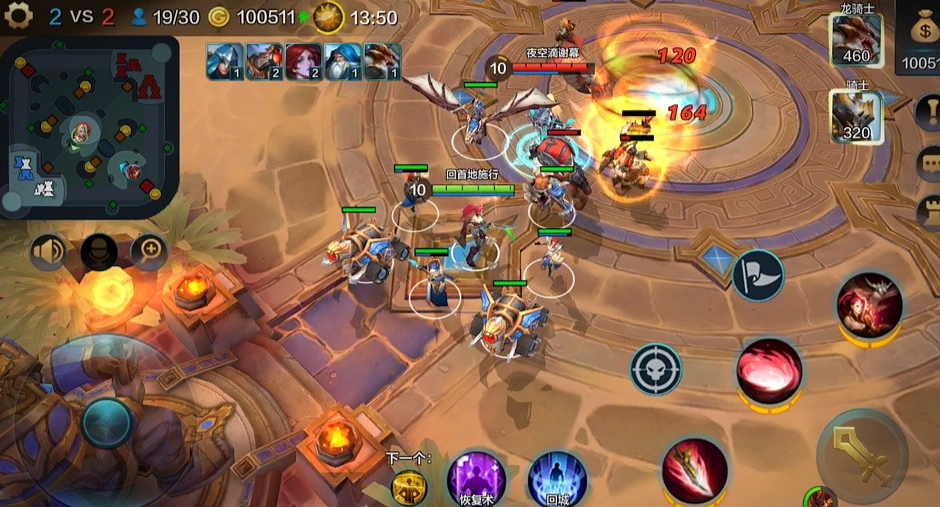
Task: Cast the red-haired heroine ultimate skill
Action: pyautogui.click(x=869, y=302)
